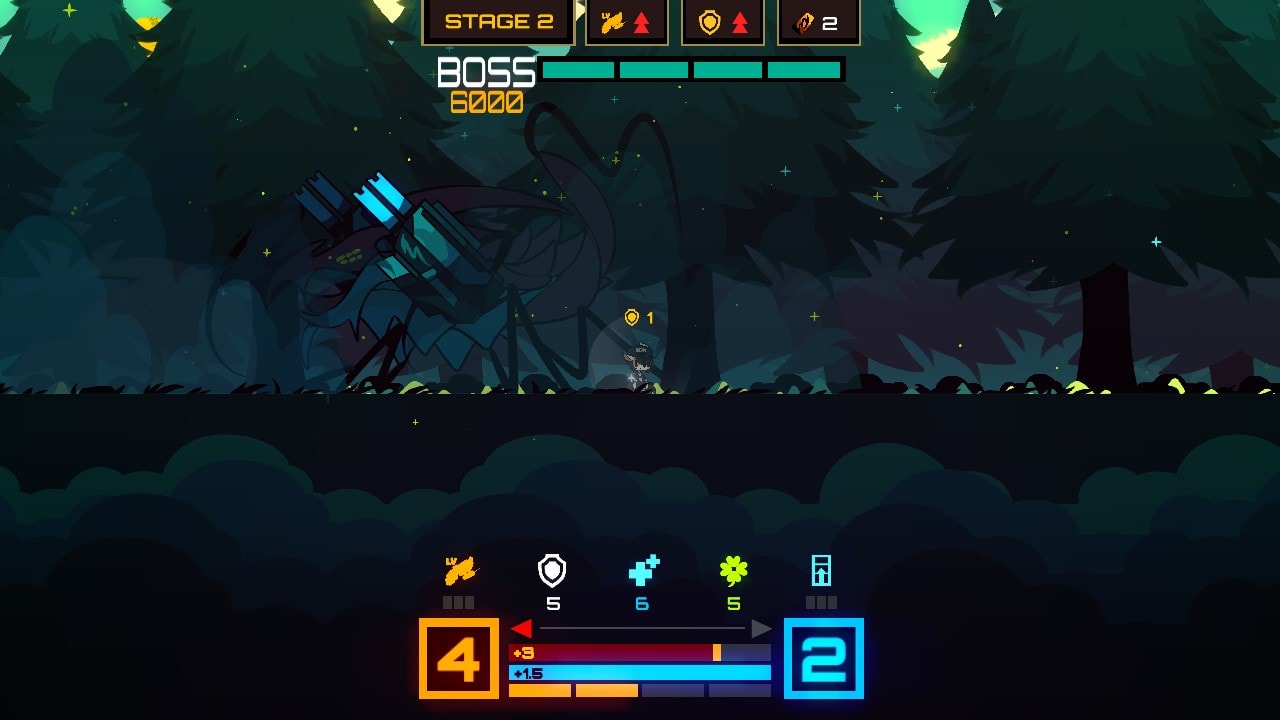The width and height of the screenshot is (1280, 720).
Task: Click the gray right arrow selector
Action: pos(761,629)
